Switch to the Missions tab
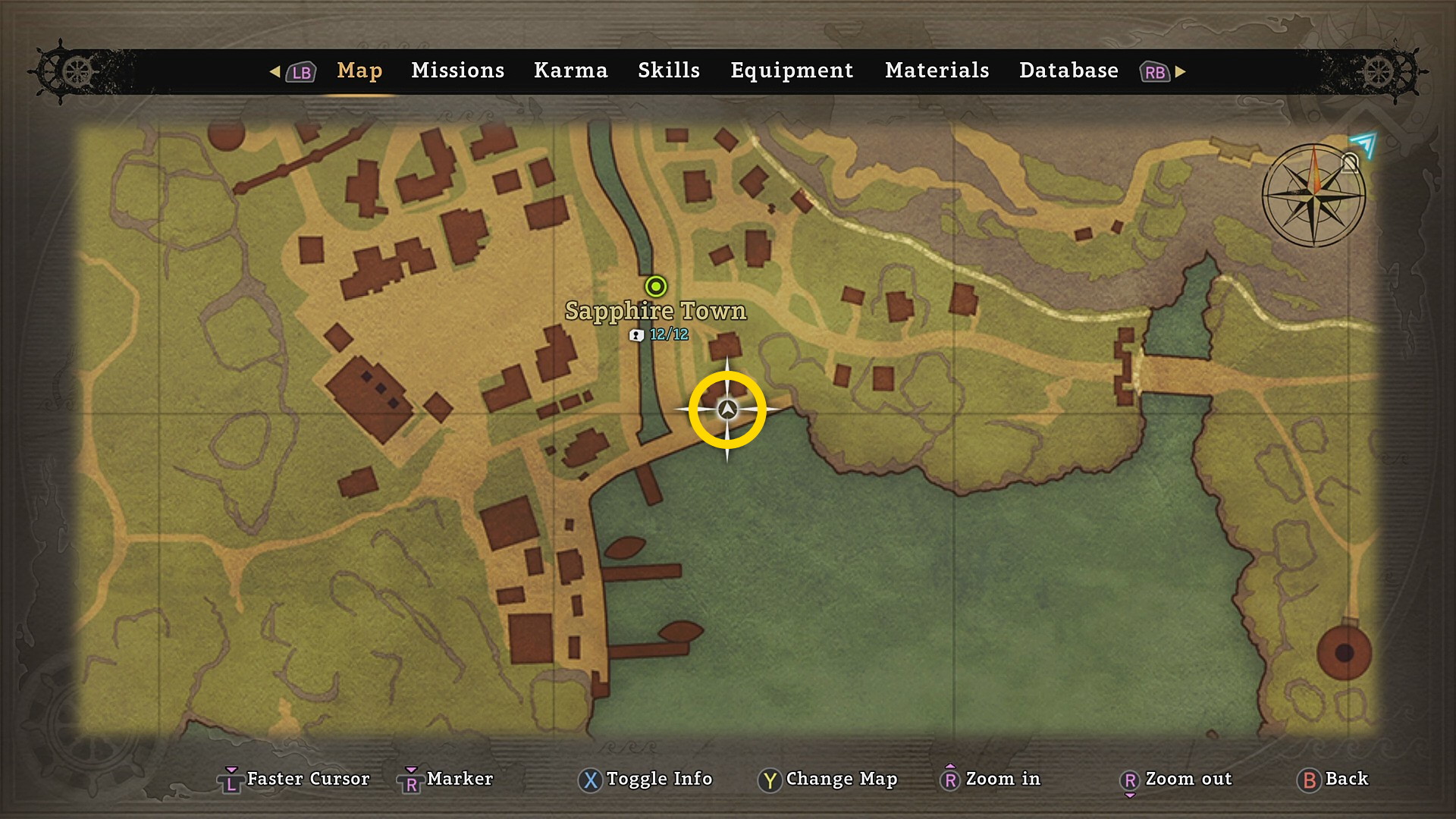The image size is (1456, 819). (457, 71)
